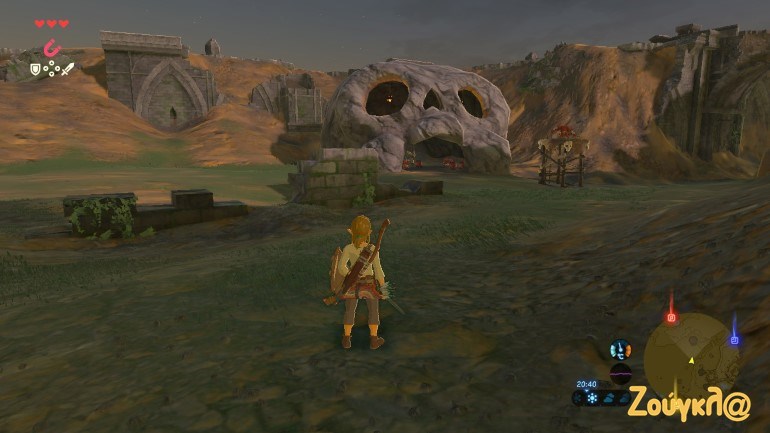Viewport: 770px width, 433px height.
Task: Select the red shrine marker on minimap
Action: (x=671, y=317)
